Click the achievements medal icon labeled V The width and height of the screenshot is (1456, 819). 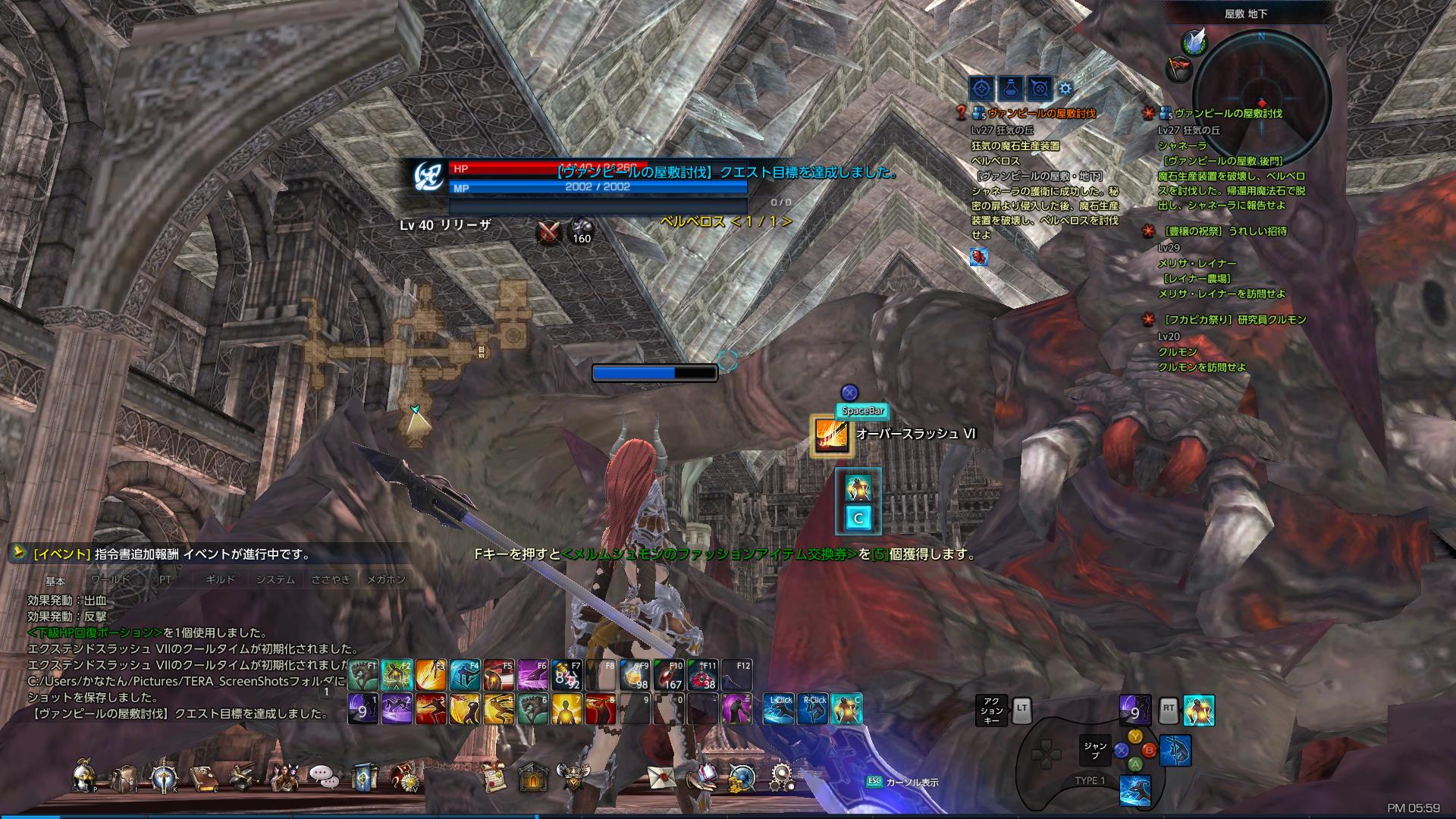[x=406, y=777]
